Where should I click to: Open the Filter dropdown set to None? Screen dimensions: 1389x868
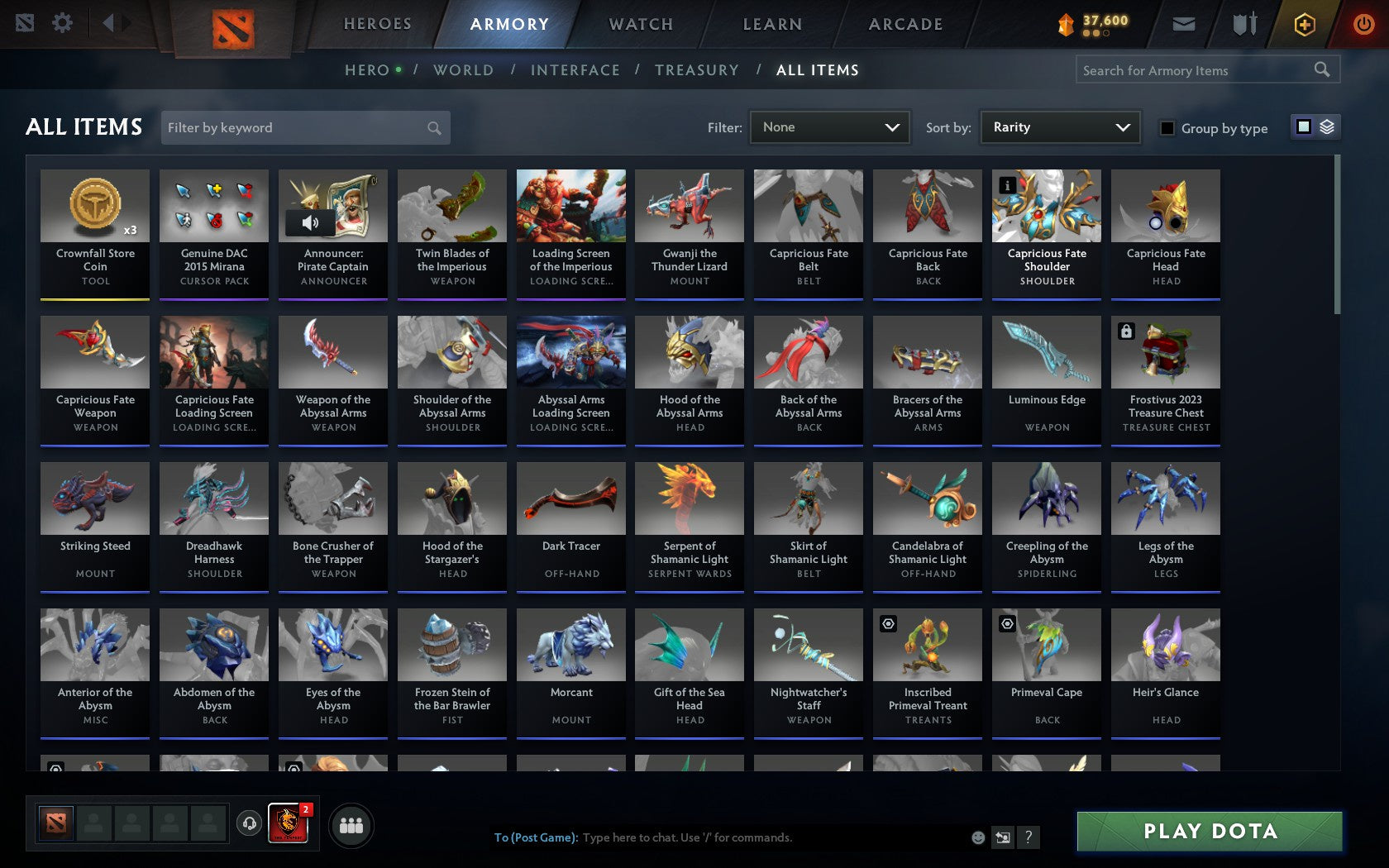click(x=829, y=127)
